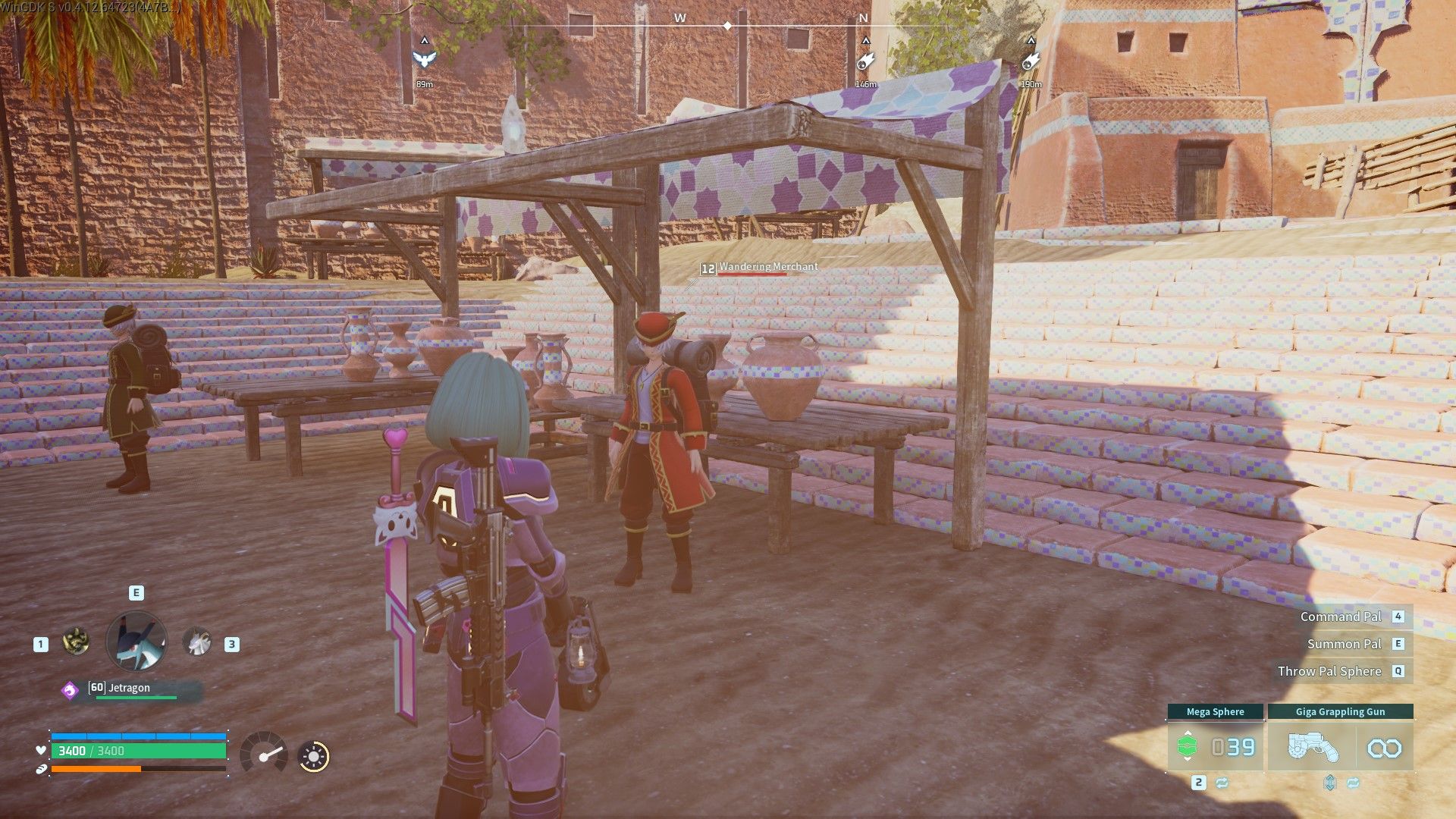This screenshot has height=819, width=1456.
Task: Click the compass marker showing 146m
Action: click(865, 61)
